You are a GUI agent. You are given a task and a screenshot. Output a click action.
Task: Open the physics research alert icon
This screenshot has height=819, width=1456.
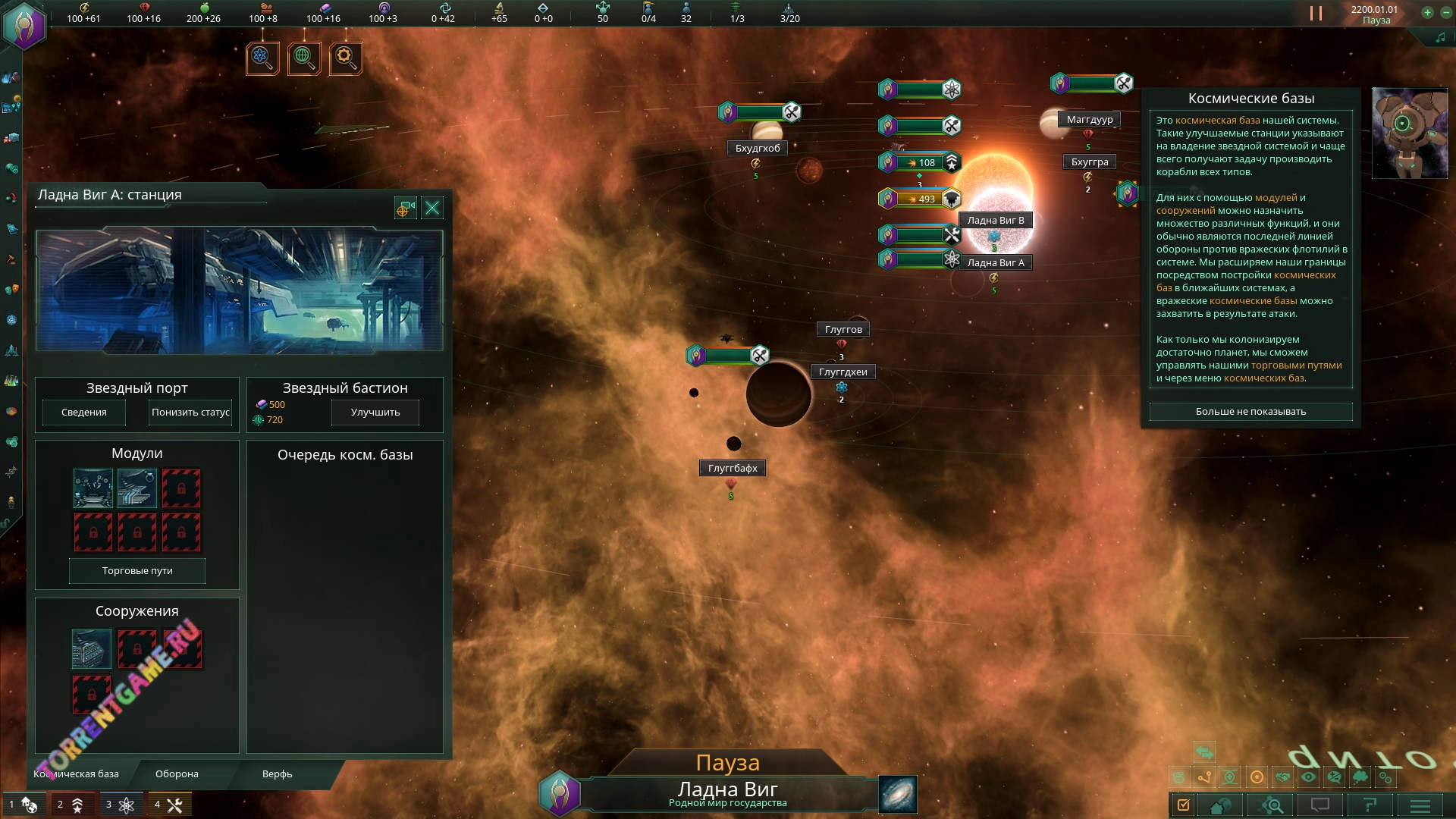pos(262,58)
